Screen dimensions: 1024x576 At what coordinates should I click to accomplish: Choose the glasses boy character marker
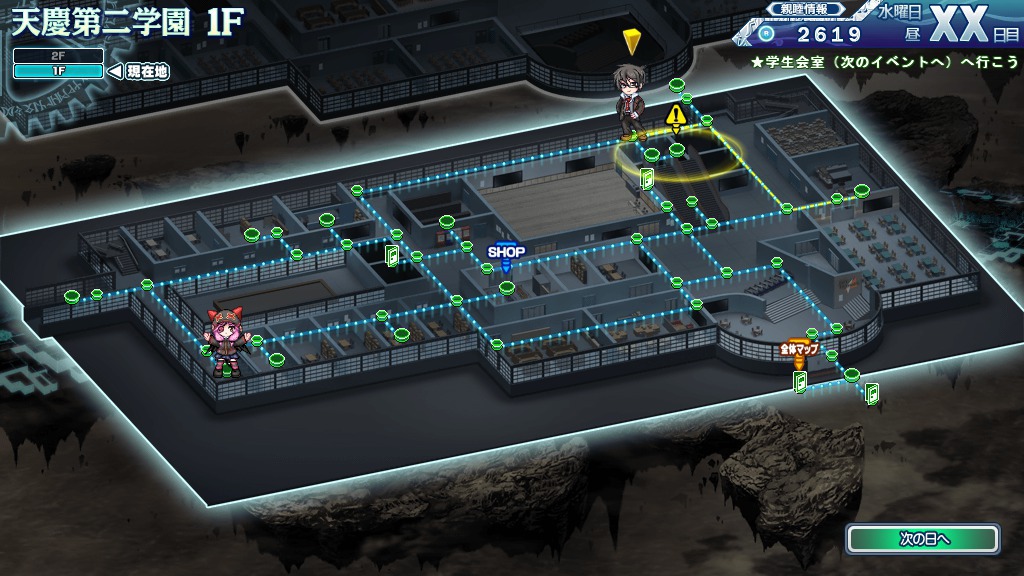point(631,102)
